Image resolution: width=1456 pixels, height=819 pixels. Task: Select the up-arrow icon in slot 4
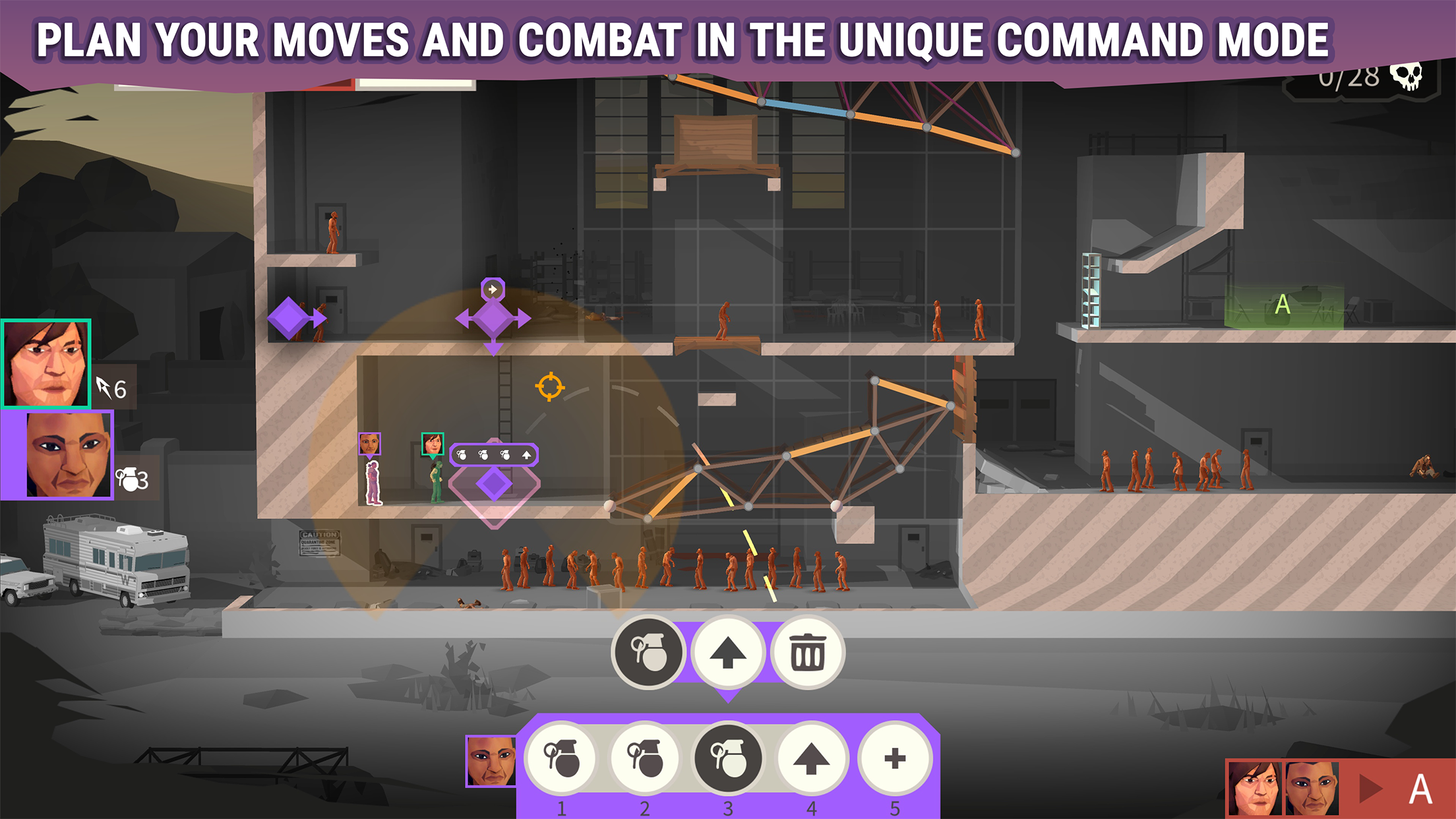[811, 759]
